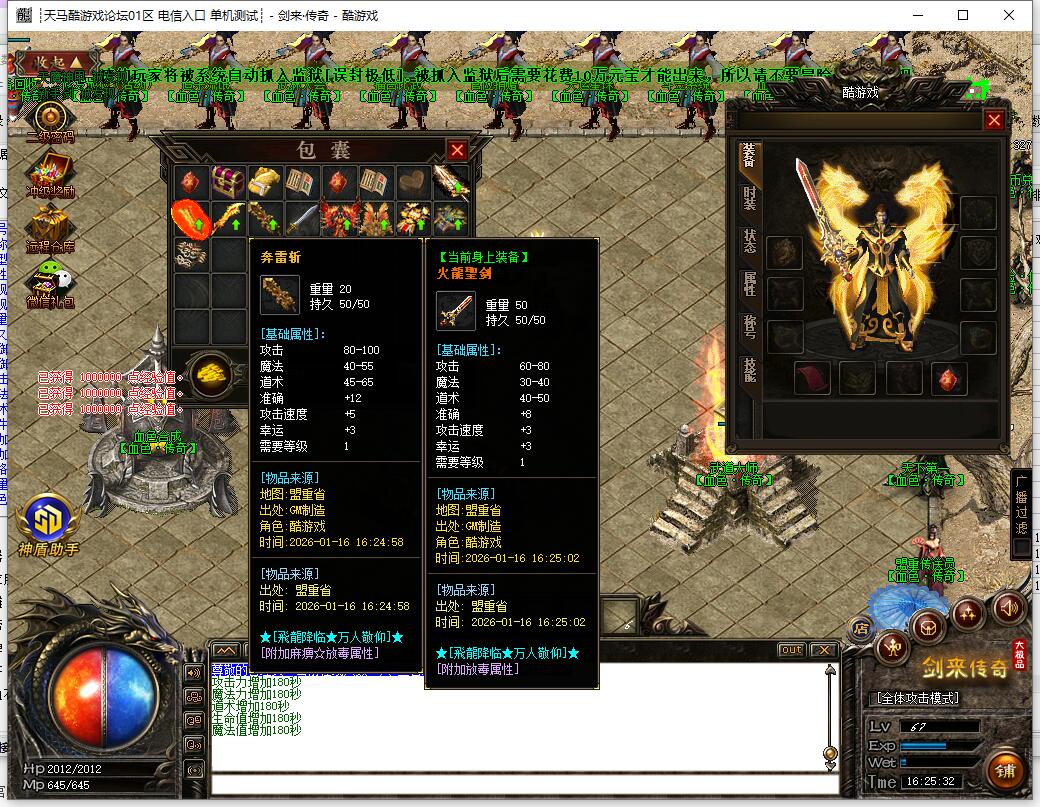Select the steel sword in the bag
Screen dimensions: 1040x807
tap(302, 218)
